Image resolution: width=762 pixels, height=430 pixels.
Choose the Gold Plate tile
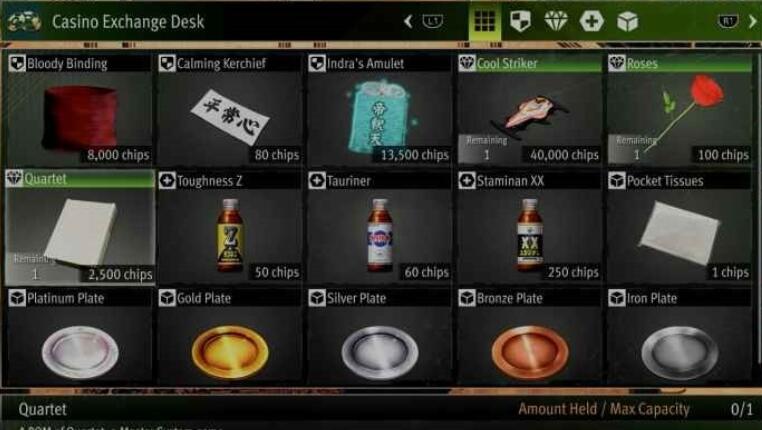pos(229,340)
